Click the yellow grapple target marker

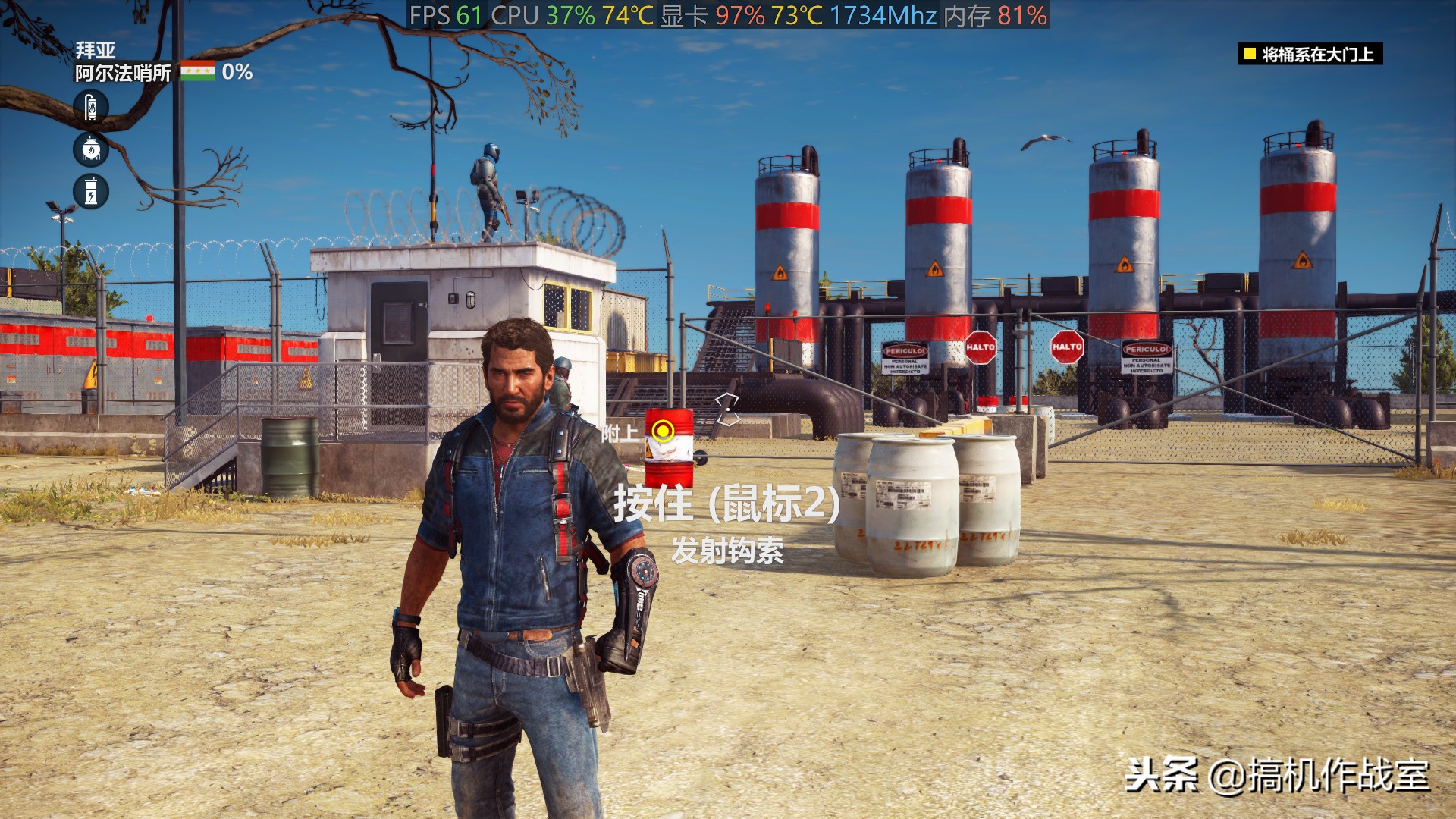click(664, 431)
